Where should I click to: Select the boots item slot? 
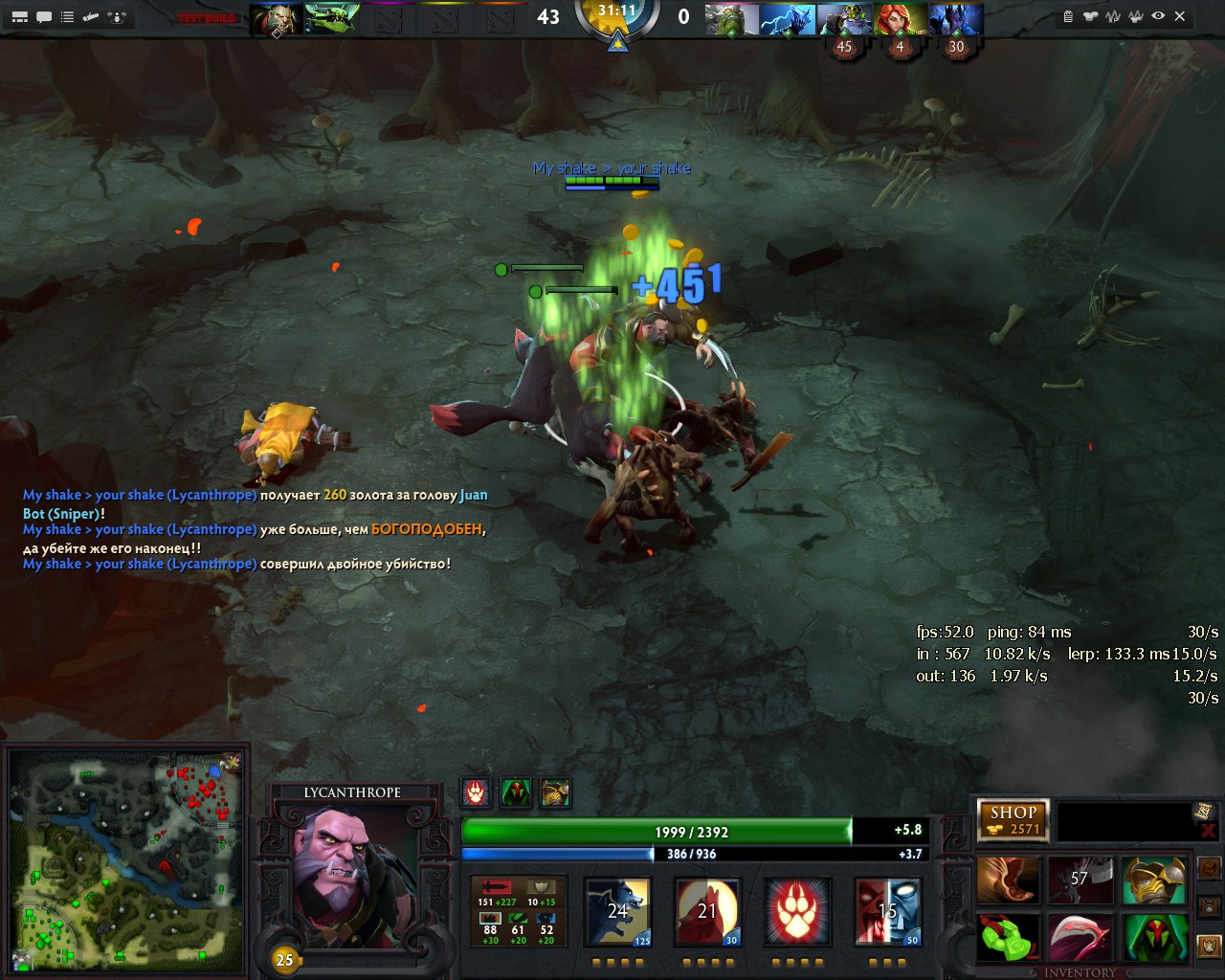(1008, 880)
